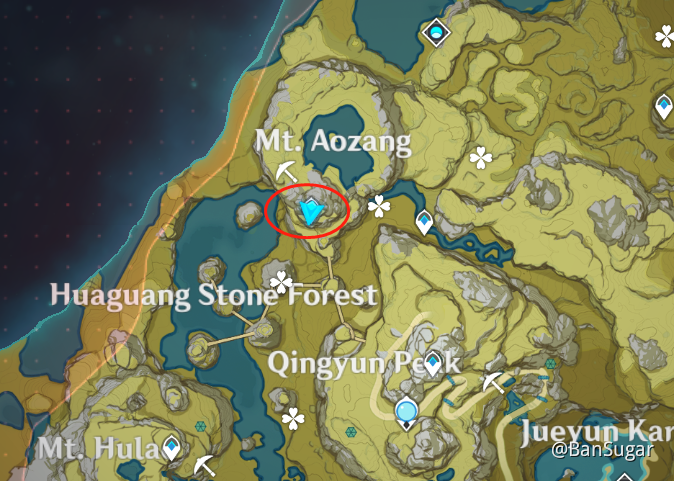Select the blue diamond marker circled in red
674x481 pixels.
312,211
